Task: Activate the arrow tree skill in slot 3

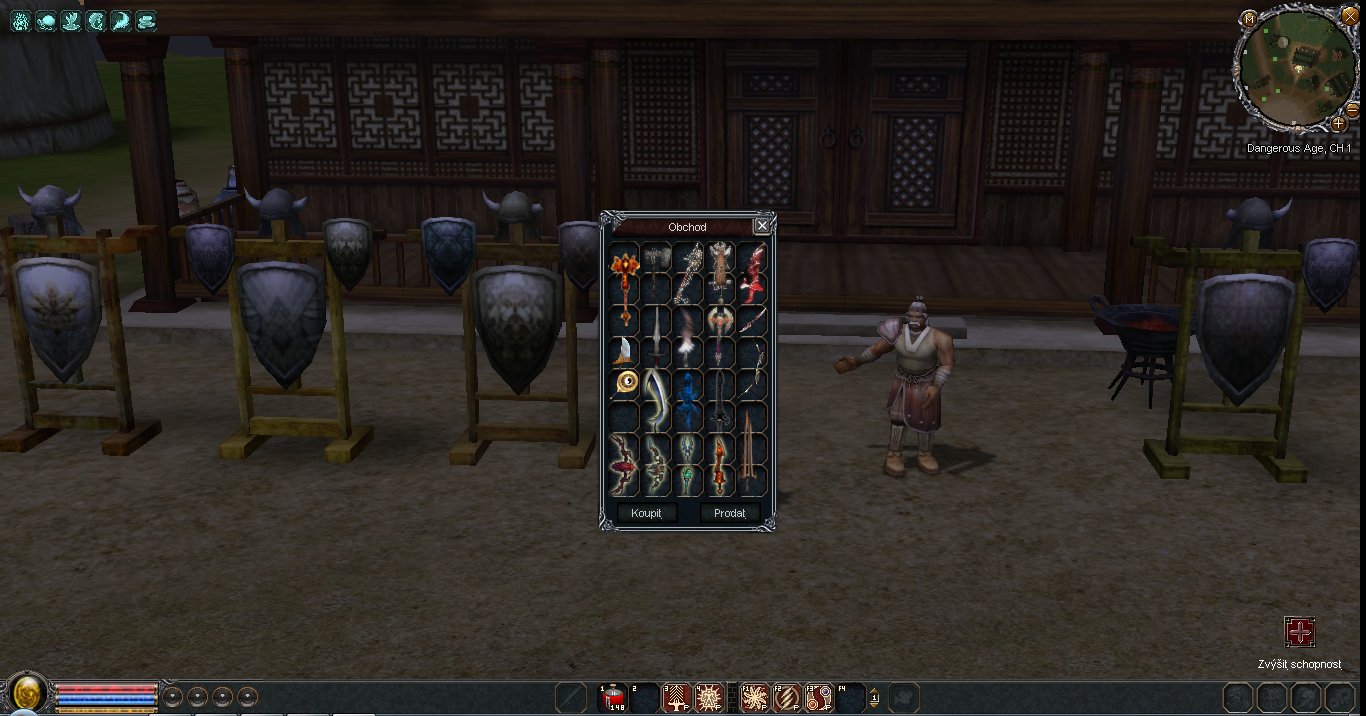Action: point(677,697)
